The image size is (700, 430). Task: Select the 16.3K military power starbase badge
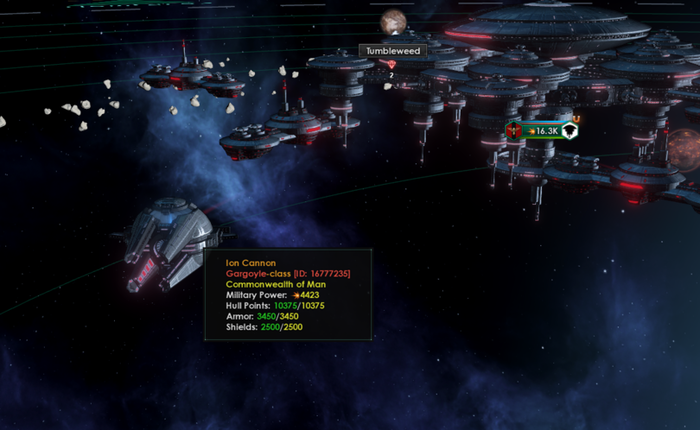[545, 131]
